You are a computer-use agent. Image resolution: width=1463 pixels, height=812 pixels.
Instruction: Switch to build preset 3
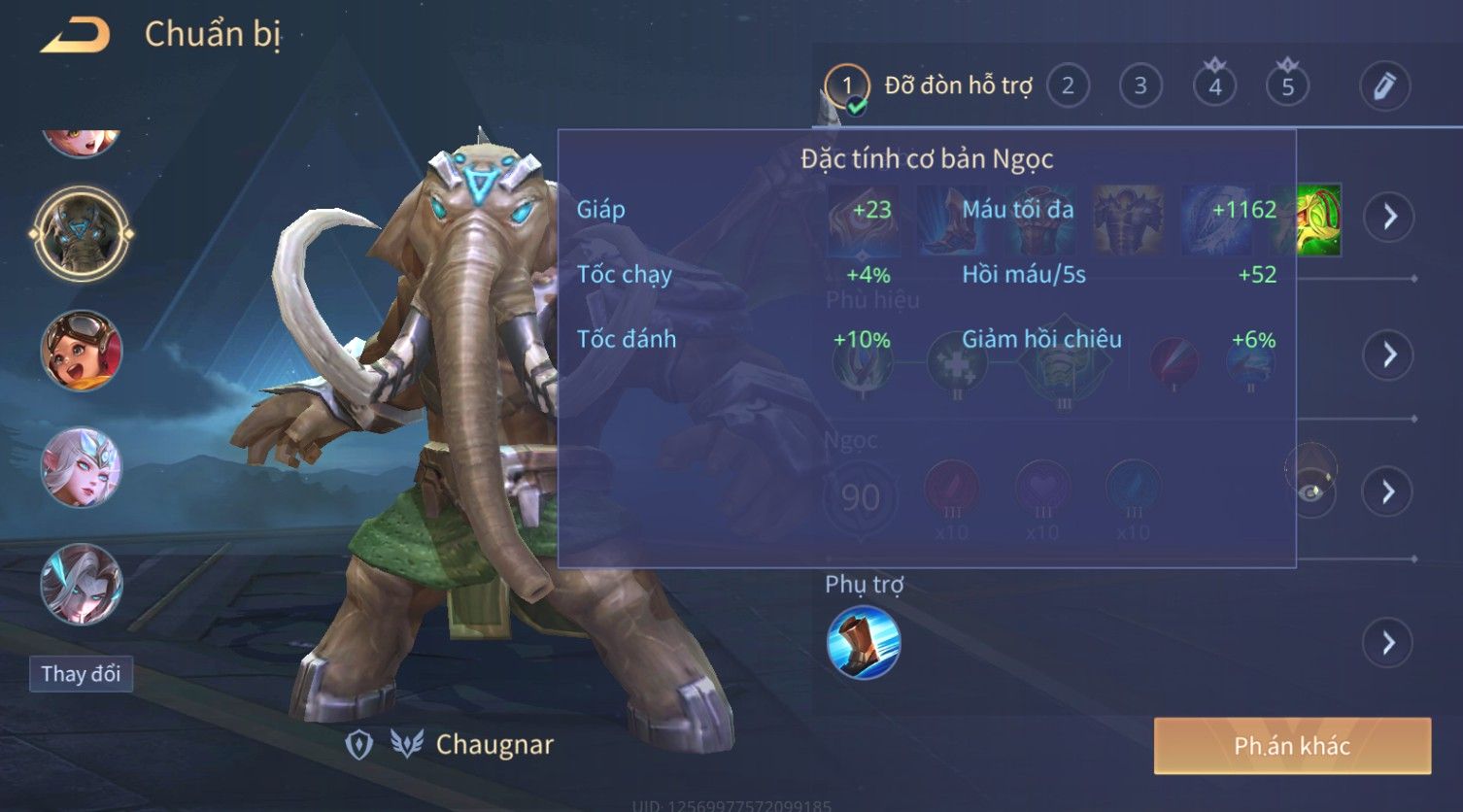[x=1140, y=86]
